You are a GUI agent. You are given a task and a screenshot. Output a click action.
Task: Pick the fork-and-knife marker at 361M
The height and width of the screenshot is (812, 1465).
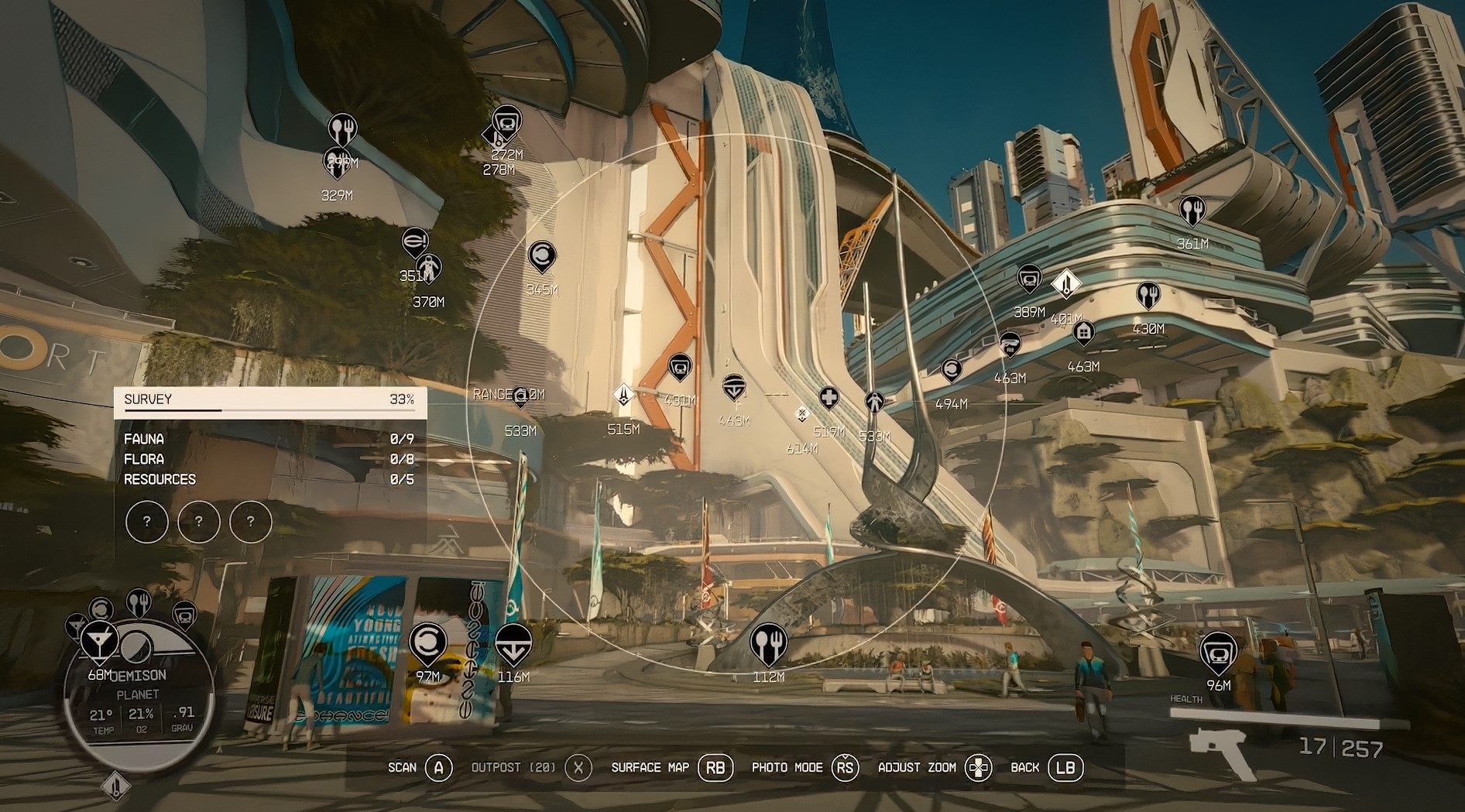1192,211
